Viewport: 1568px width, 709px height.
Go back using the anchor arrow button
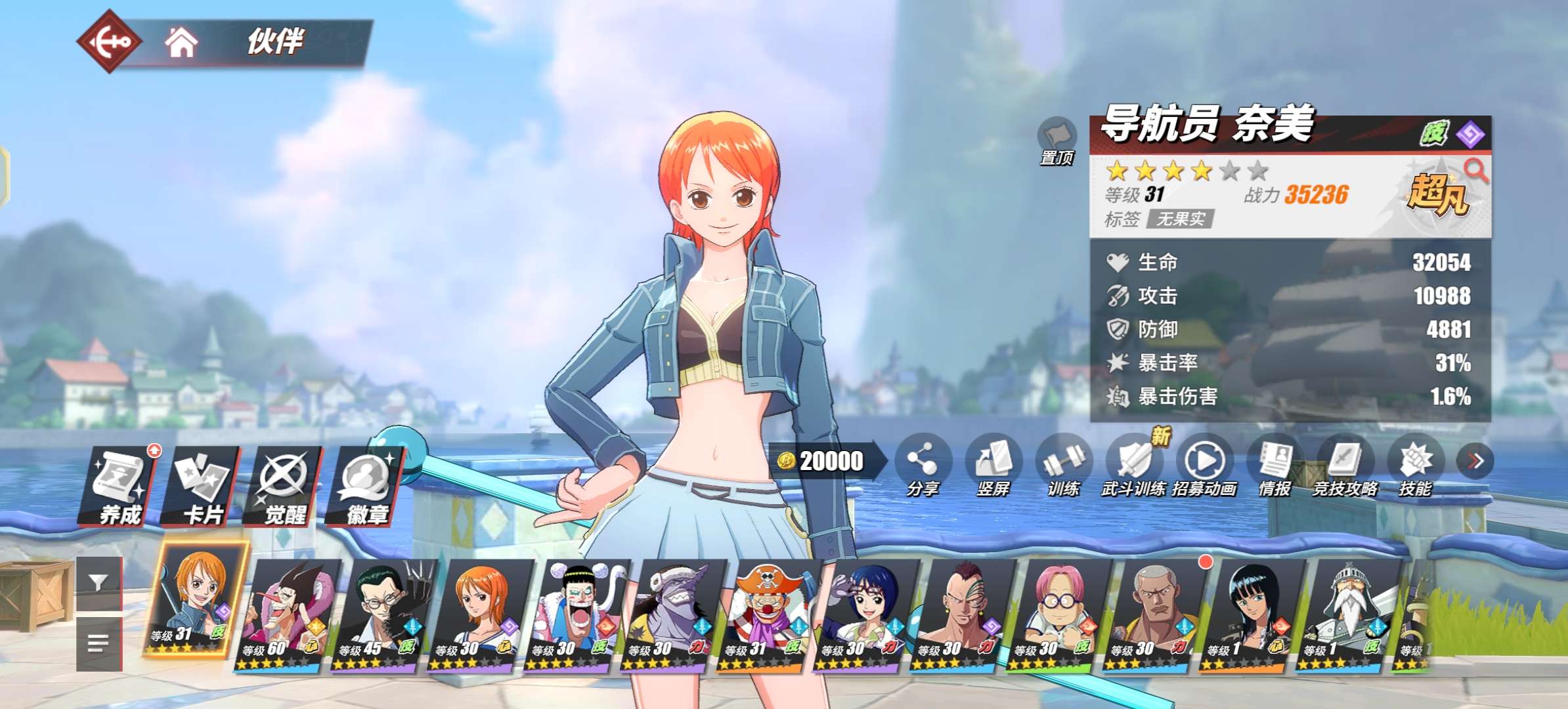(110, 42)
